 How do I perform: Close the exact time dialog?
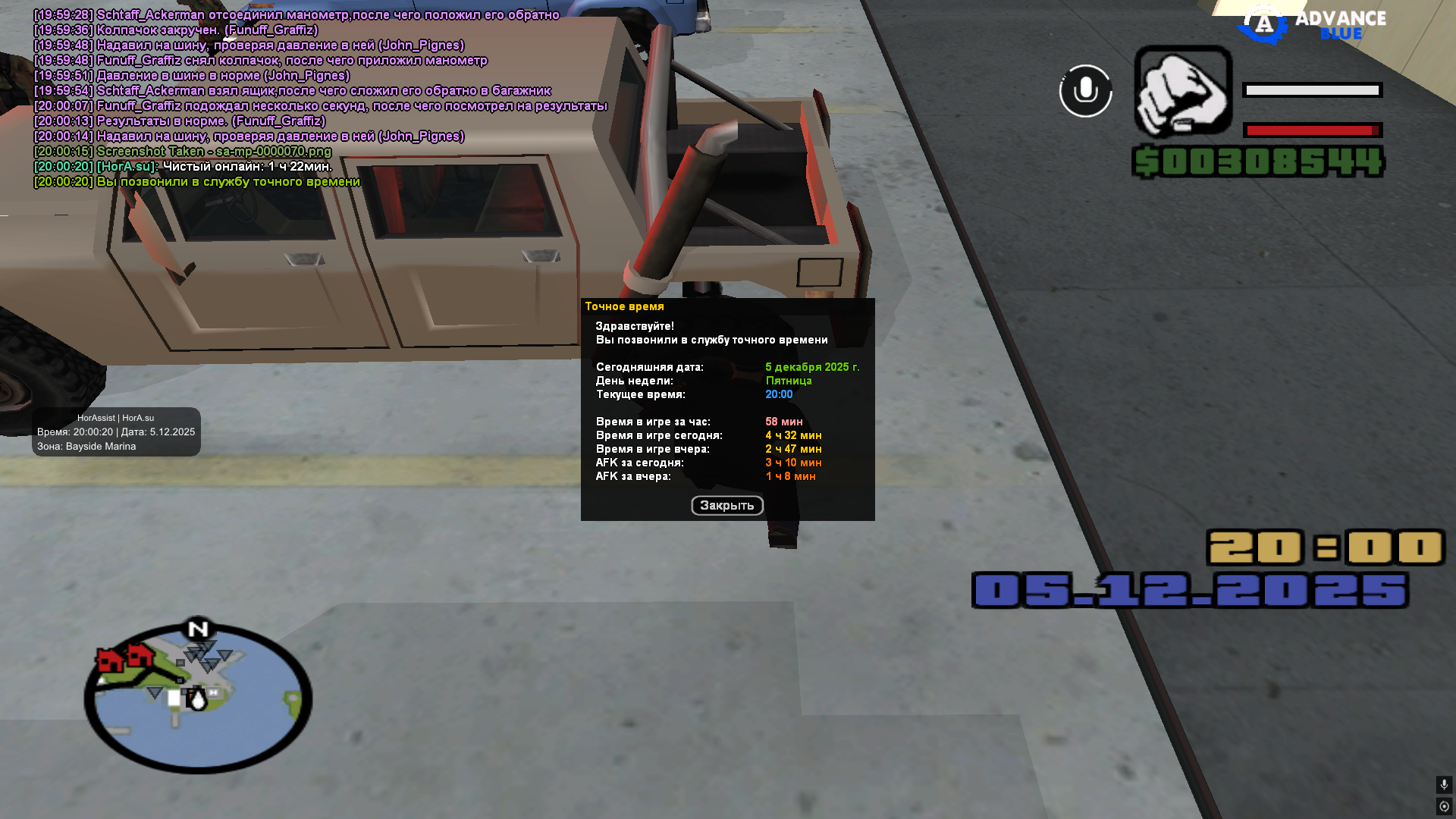click(726, 505)
